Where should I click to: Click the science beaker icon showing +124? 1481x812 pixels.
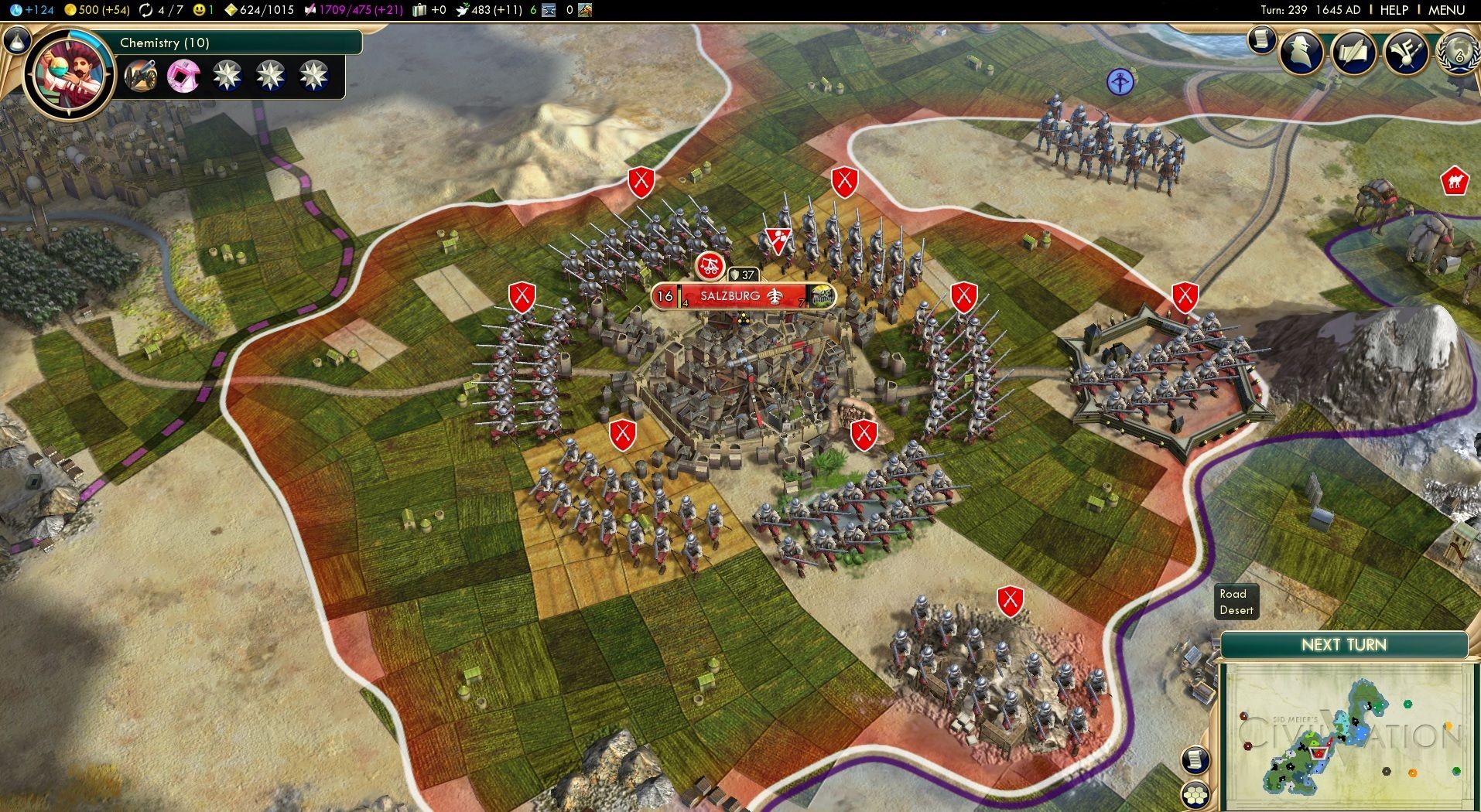pyautogui.click(x=18, y=10)
